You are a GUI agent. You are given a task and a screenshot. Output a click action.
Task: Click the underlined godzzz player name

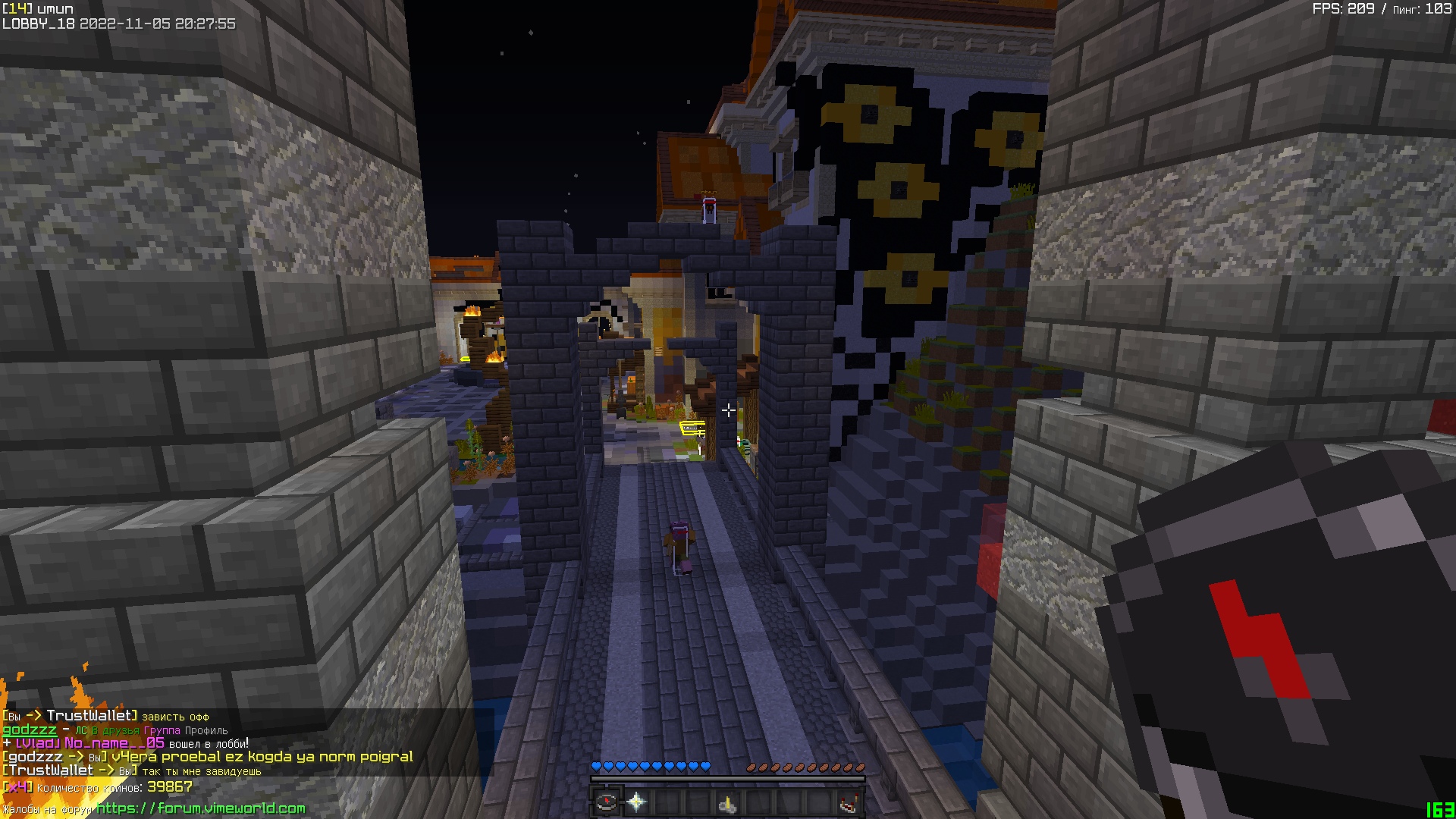click(x=29, y=730)
